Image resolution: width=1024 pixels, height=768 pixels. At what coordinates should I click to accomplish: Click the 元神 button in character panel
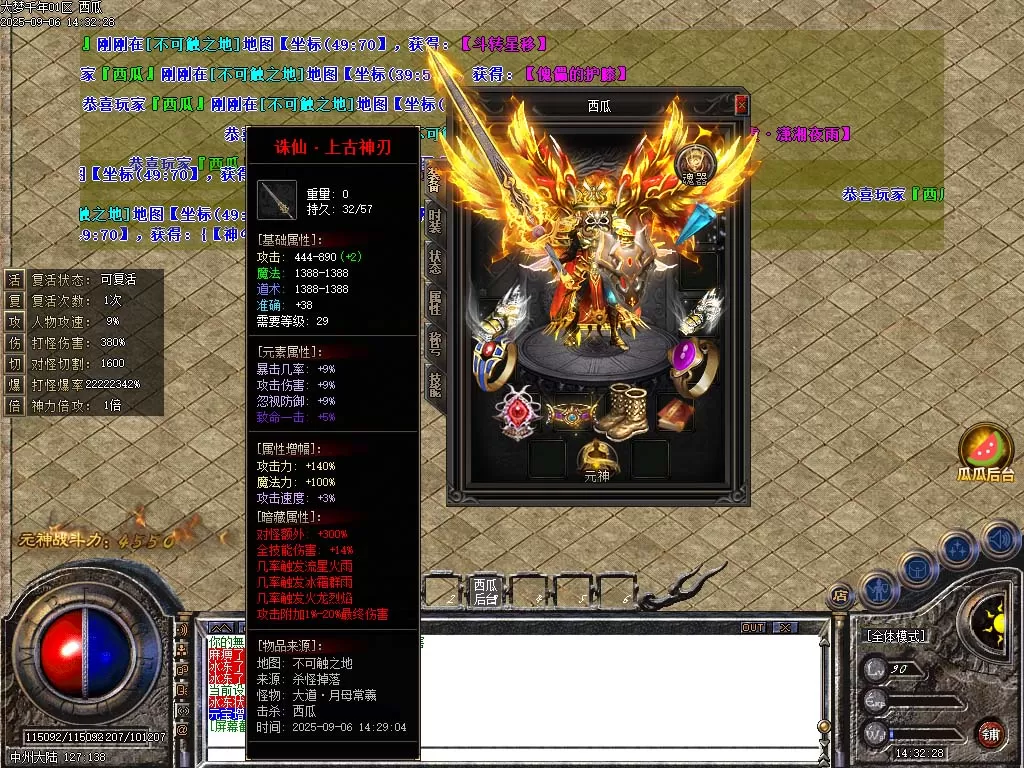pos(597,462)
